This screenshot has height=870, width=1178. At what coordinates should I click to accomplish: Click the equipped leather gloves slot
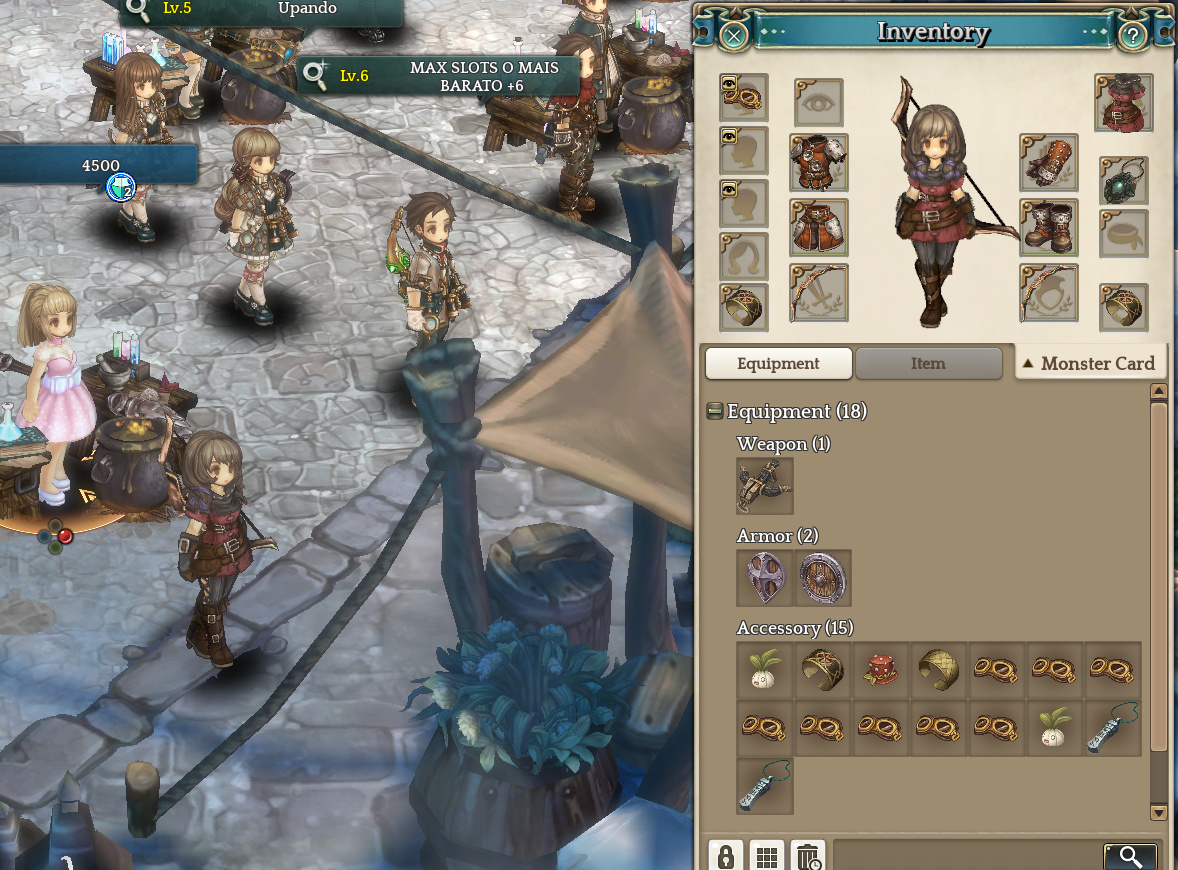click(1048, 162)
